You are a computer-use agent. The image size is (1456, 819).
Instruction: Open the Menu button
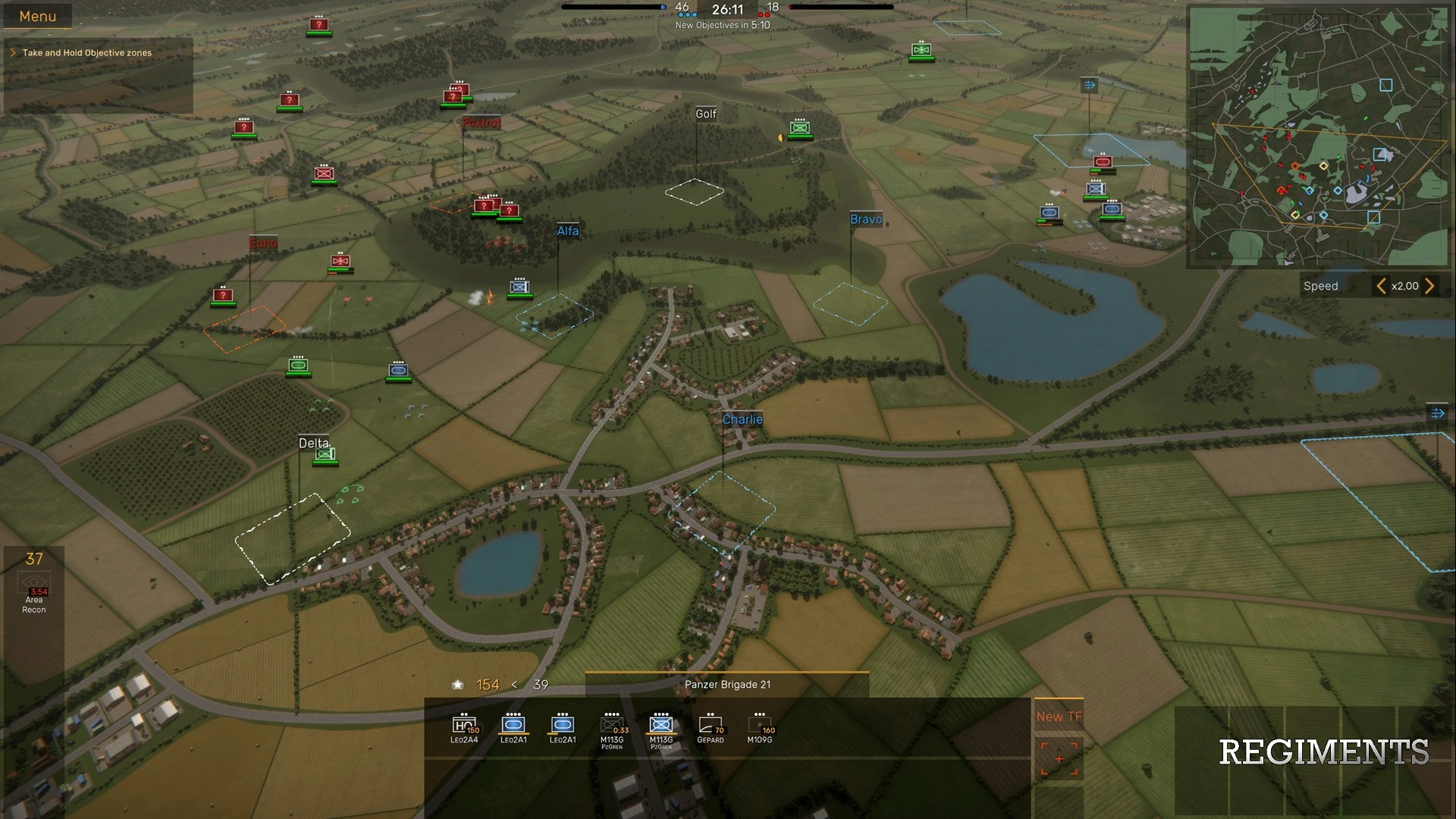37,16
